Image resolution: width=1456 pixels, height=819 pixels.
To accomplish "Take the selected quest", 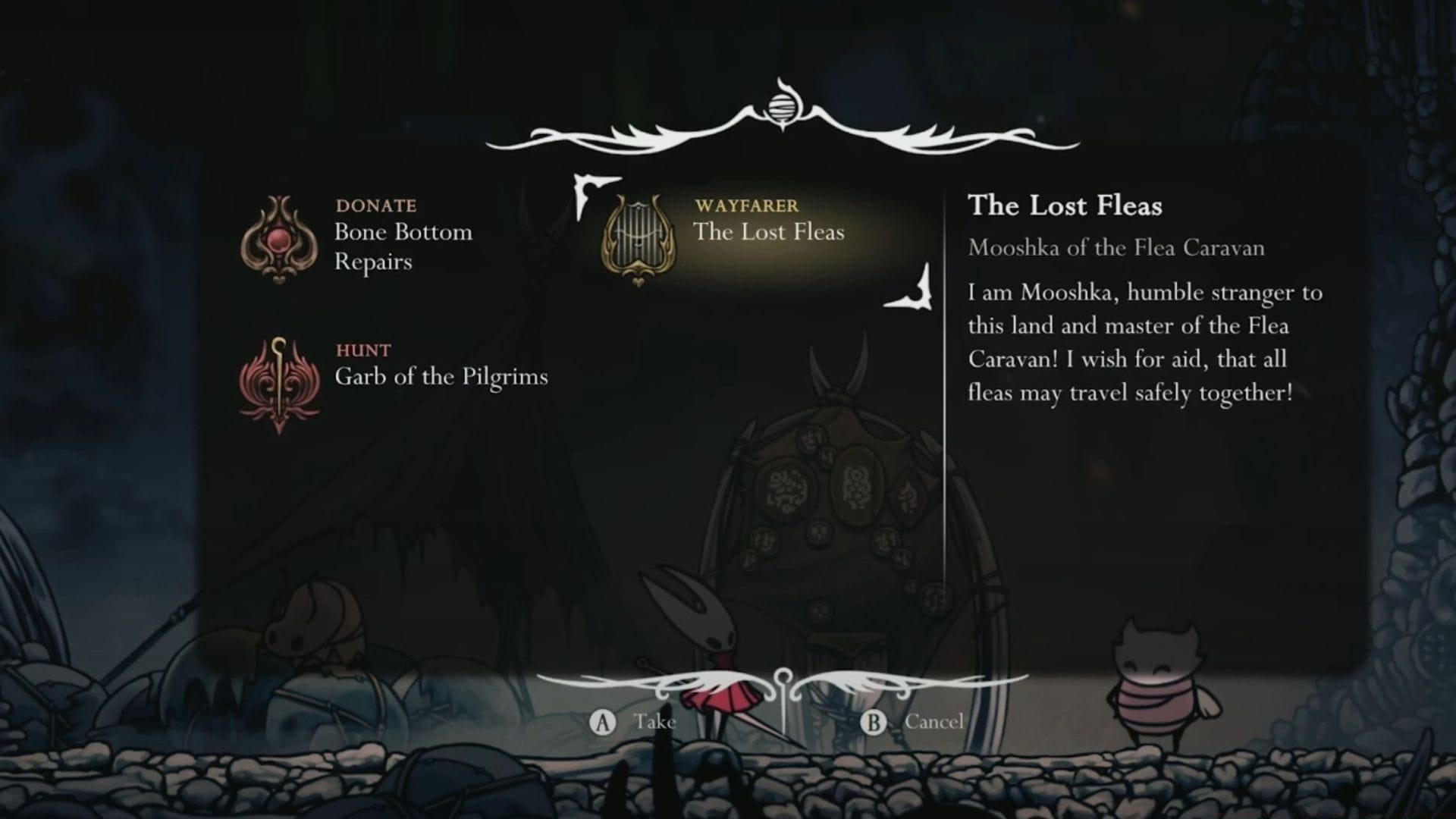I will point(633,722).
